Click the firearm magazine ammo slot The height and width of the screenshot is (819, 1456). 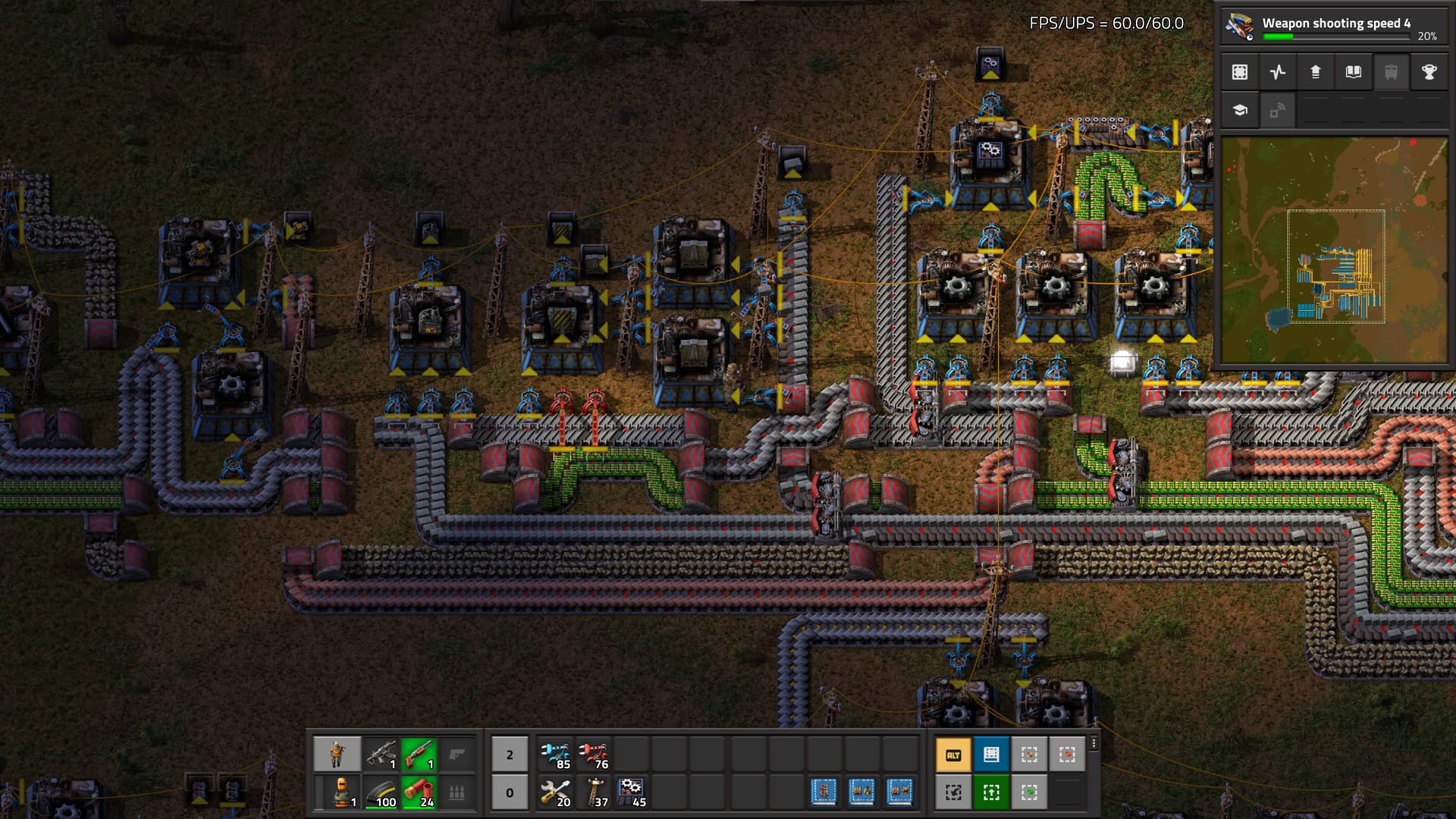pos(381,792)
